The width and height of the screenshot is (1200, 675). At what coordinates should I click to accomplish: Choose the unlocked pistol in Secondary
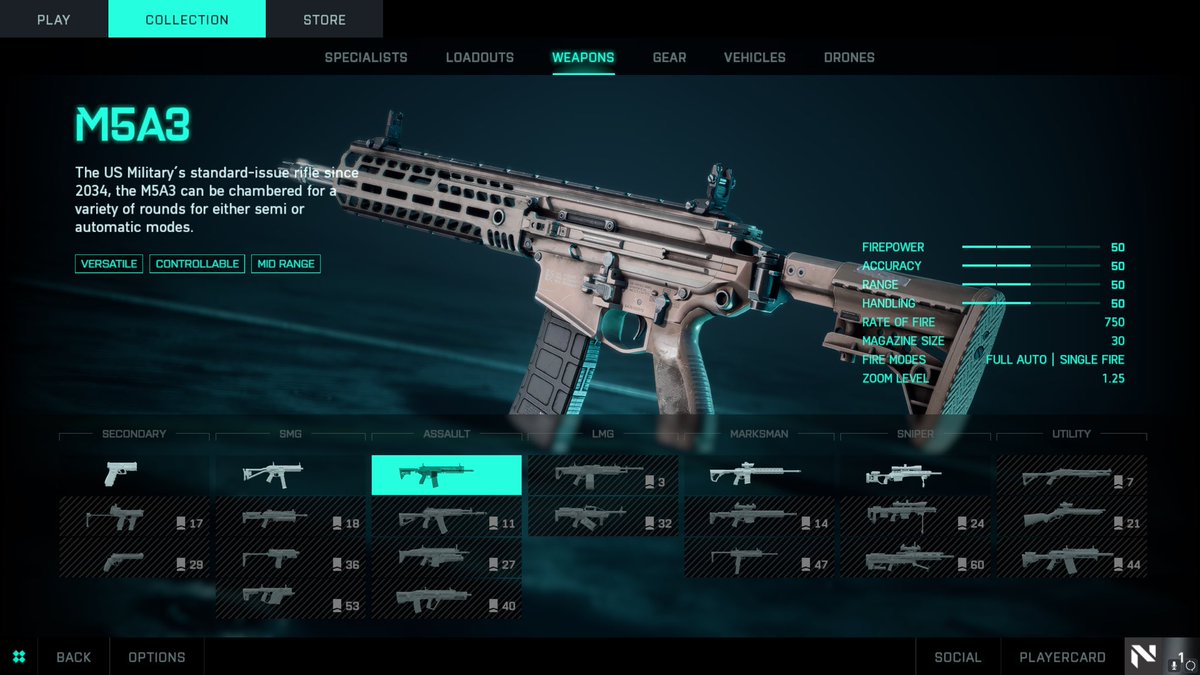[x=134, y=475]
